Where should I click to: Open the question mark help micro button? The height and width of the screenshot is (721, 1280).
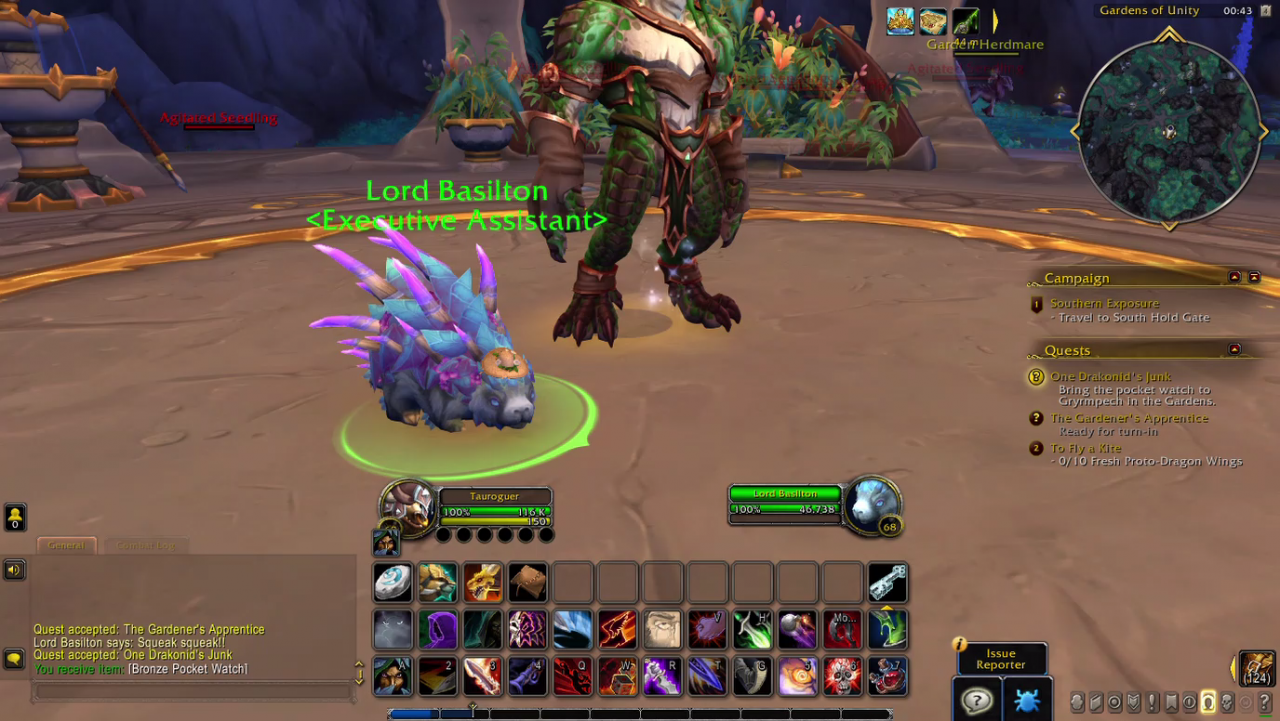click(x=1265, y=702)
